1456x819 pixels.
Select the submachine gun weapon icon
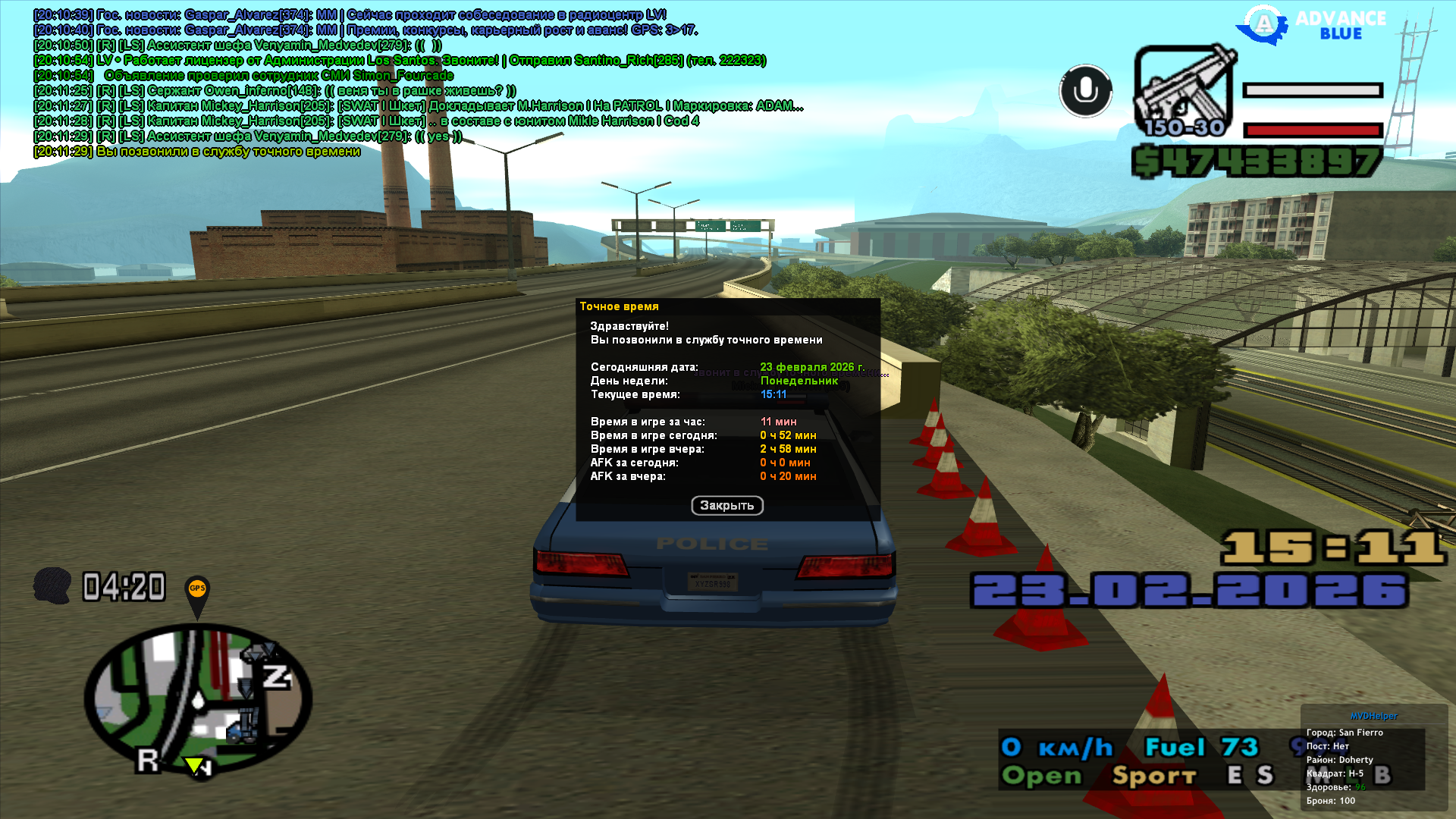pyautogui.click(x=1184, y=91)
